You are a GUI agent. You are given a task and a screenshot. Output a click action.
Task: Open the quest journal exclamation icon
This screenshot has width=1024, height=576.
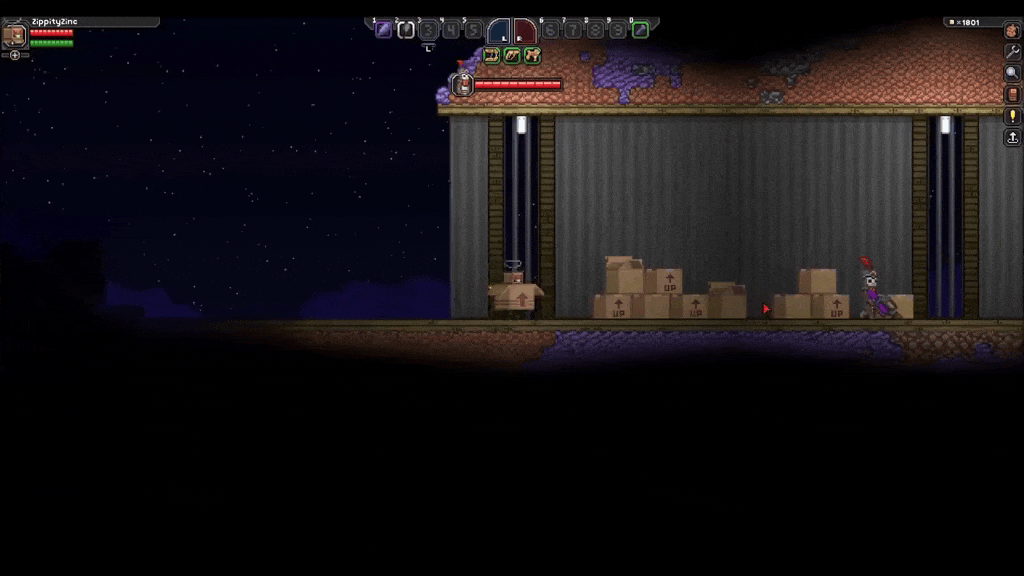1012,116
